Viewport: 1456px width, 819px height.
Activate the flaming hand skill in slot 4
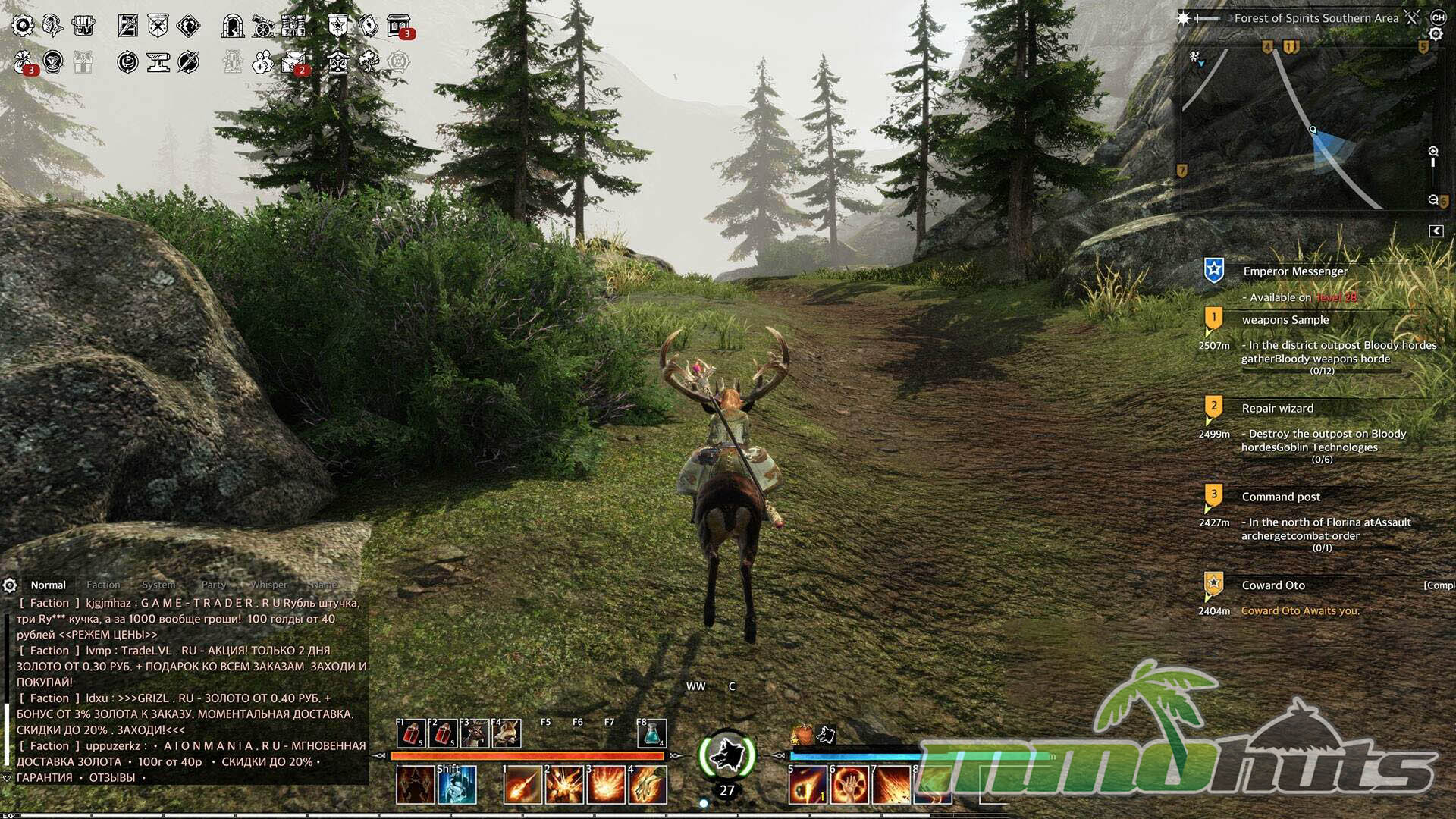point(647,784)
